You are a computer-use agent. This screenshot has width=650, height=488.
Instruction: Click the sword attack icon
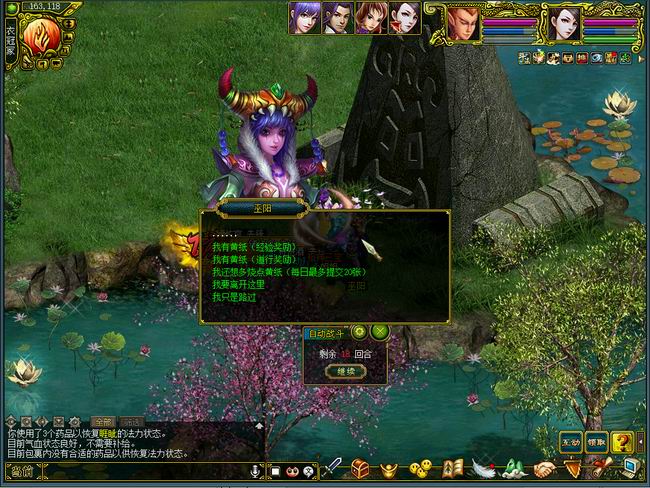331,468
